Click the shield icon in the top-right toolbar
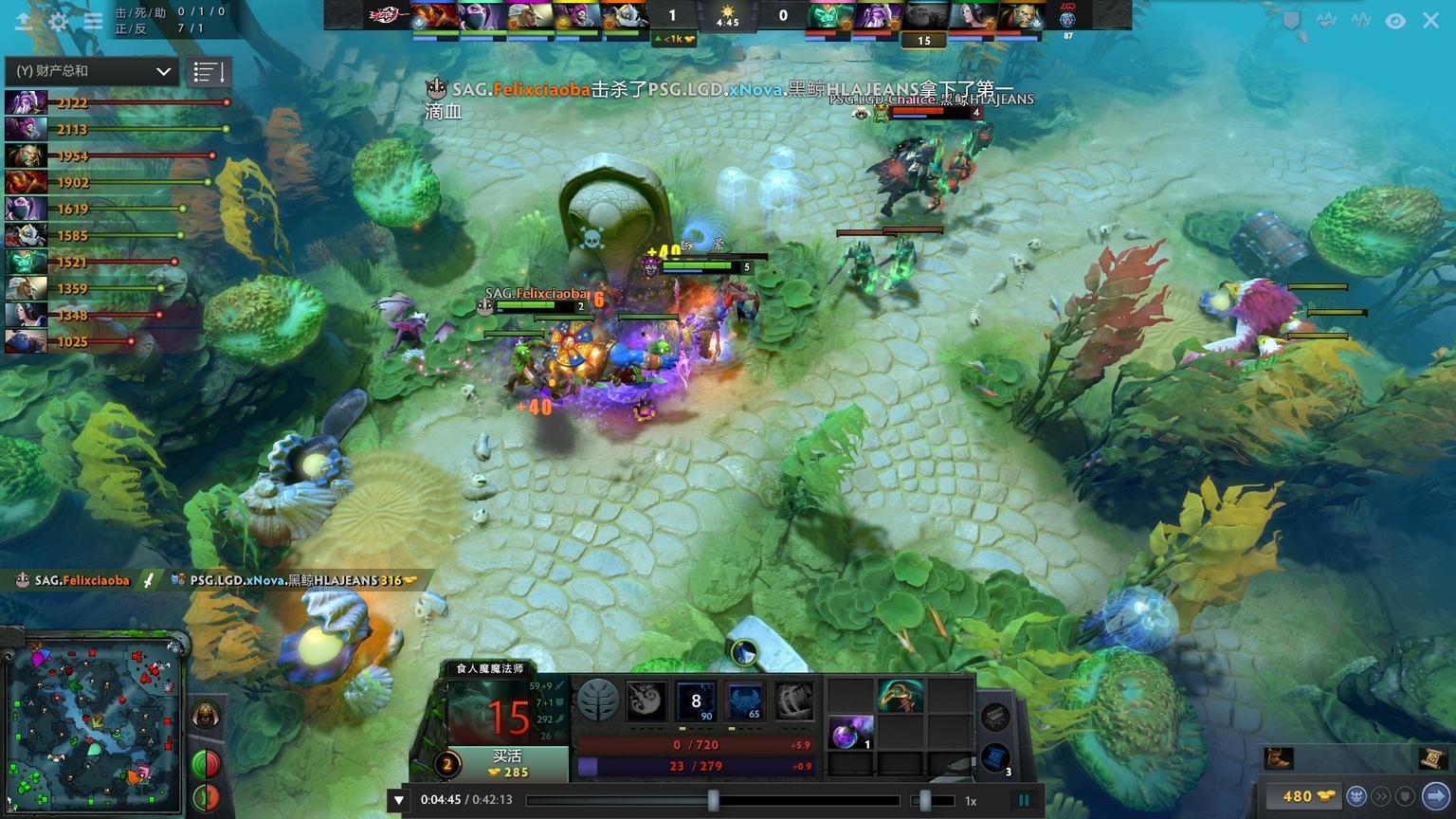The width and height of the screenshot is (1456, 819). tap(1291, 20)
